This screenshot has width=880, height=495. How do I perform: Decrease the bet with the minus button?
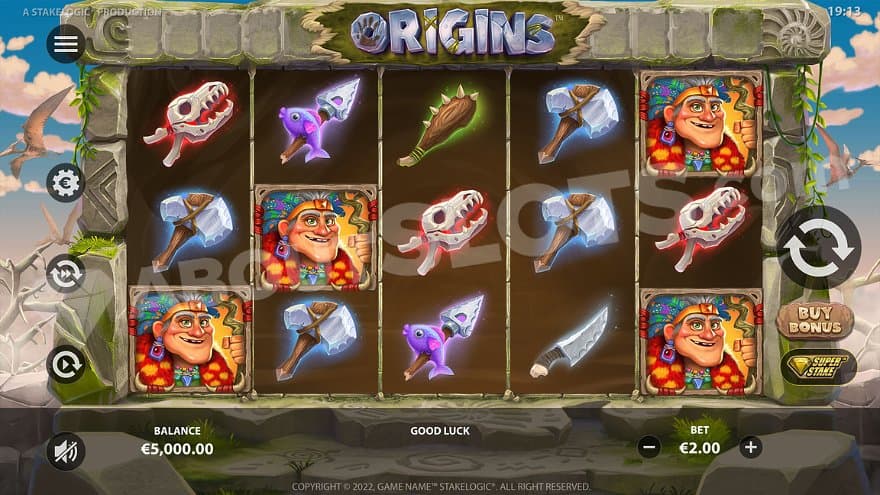[649, 447]
